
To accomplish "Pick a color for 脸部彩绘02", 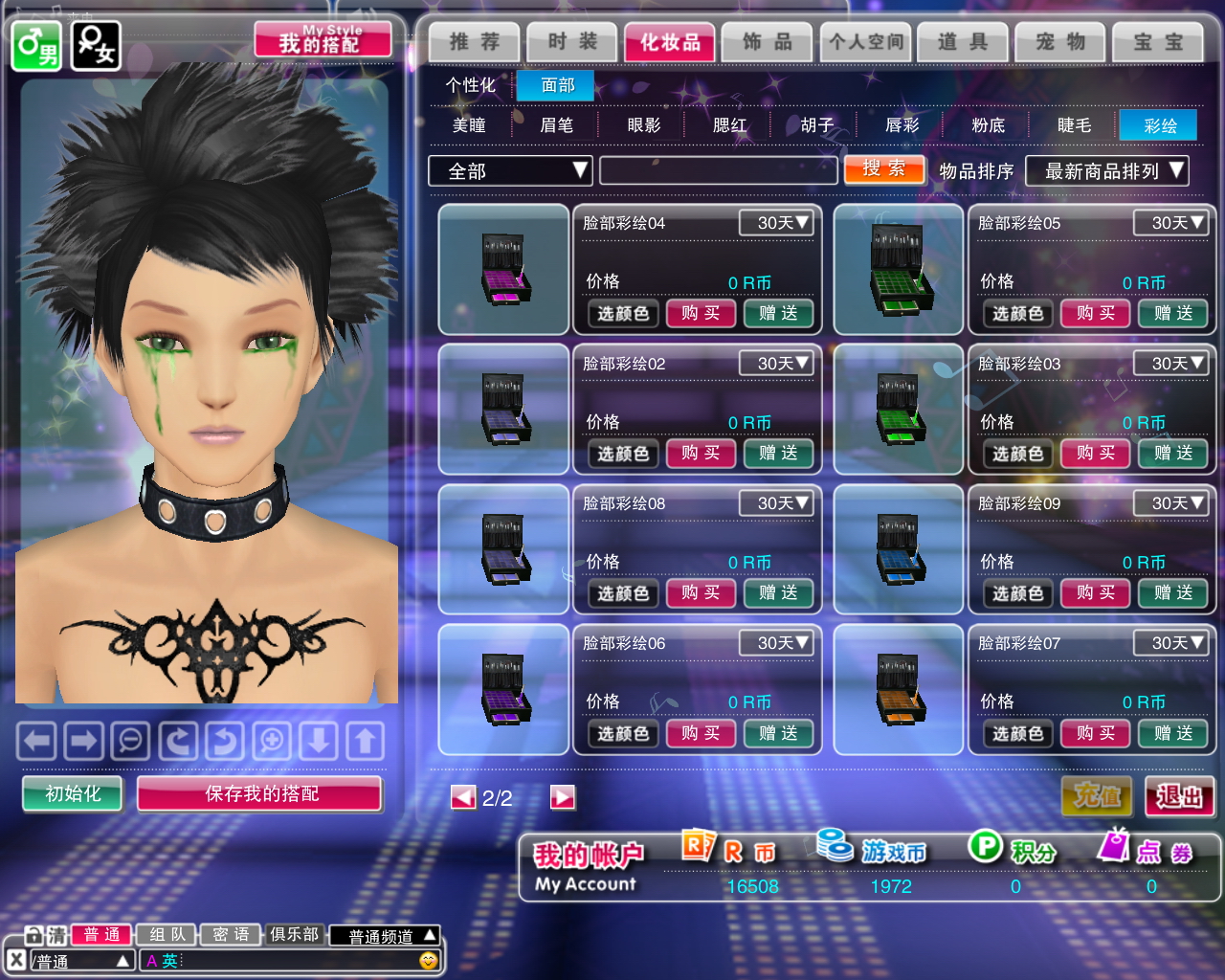I will click(623, 454).
